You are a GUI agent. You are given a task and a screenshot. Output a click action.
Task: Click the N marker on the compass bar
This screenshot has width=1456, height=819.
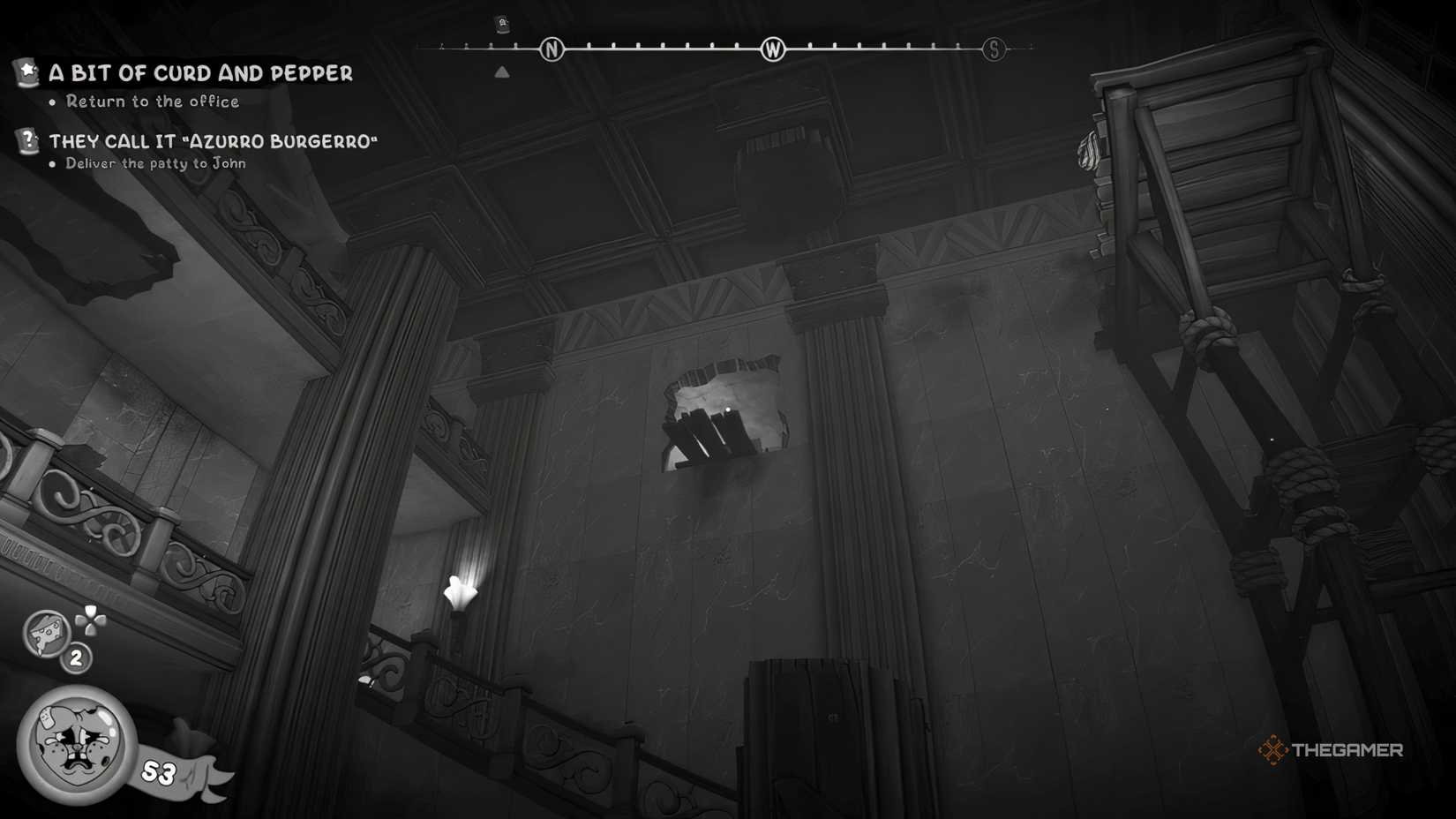[x=552, y=49]
